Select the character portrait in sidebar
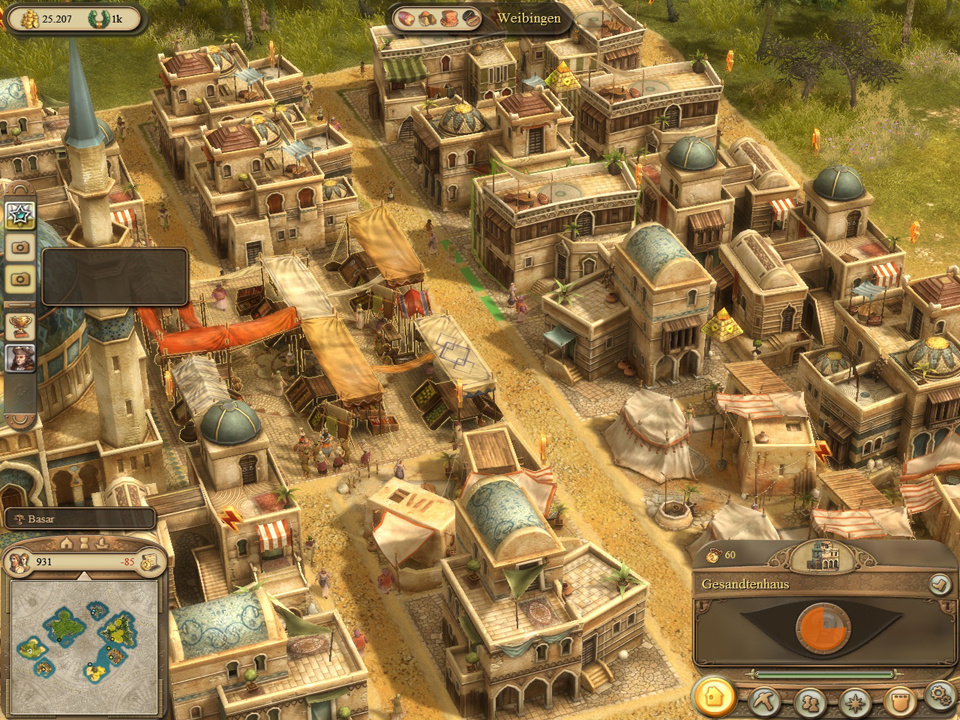 (x=20, y=358)
